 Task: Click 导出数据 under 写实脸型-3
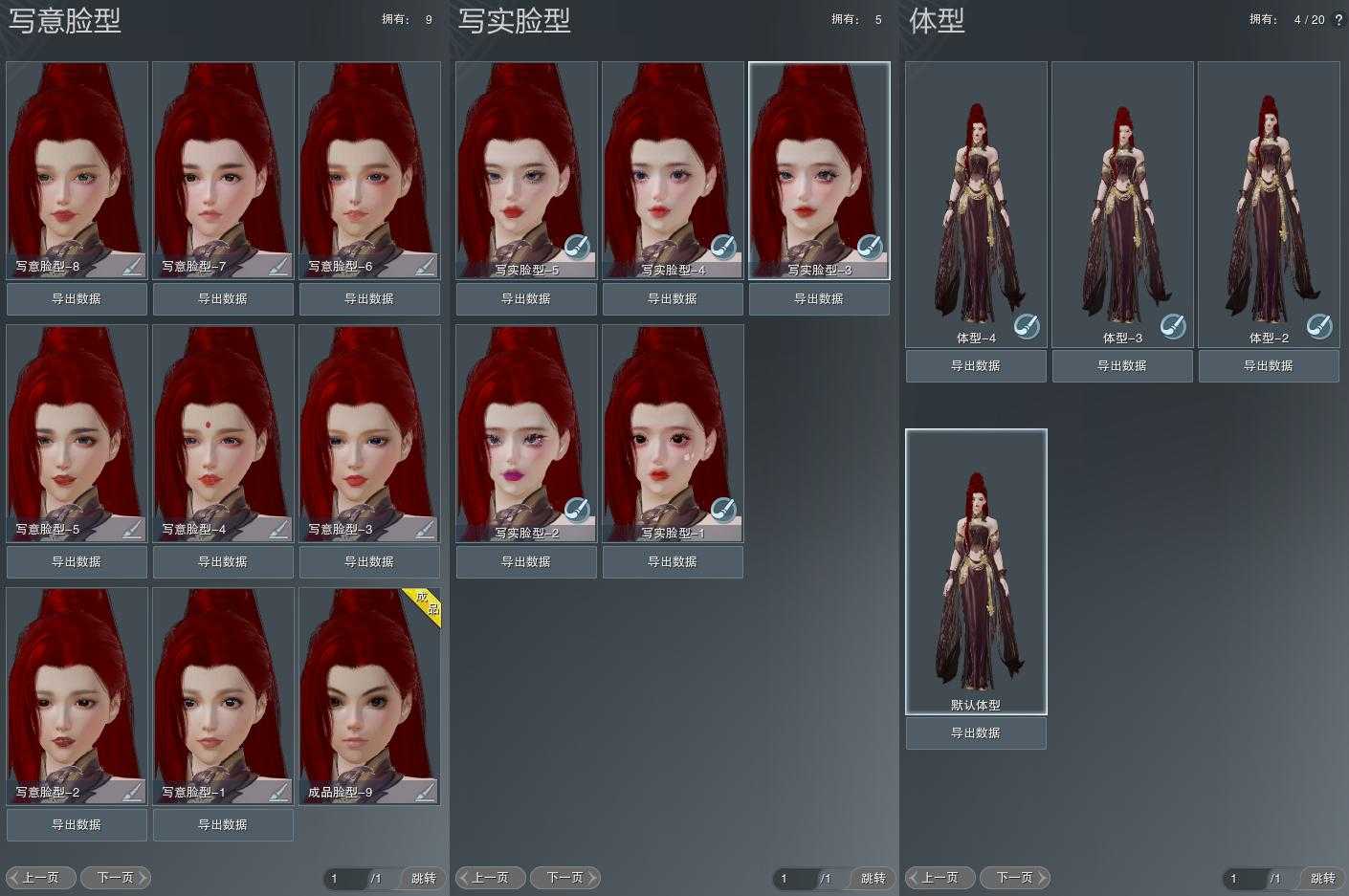[819, 299]
